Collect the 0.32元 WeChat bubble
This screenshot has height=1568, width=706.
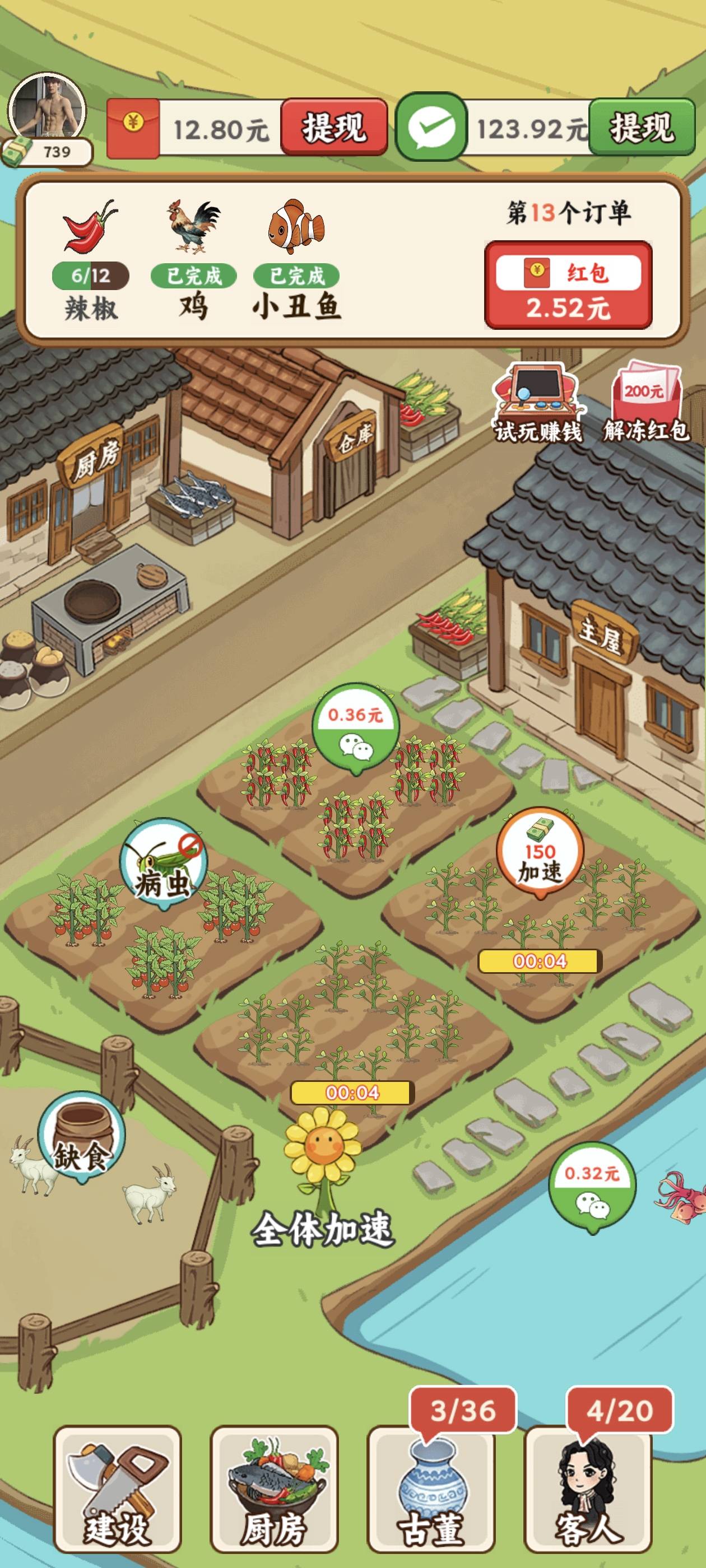click(592, 1186)
